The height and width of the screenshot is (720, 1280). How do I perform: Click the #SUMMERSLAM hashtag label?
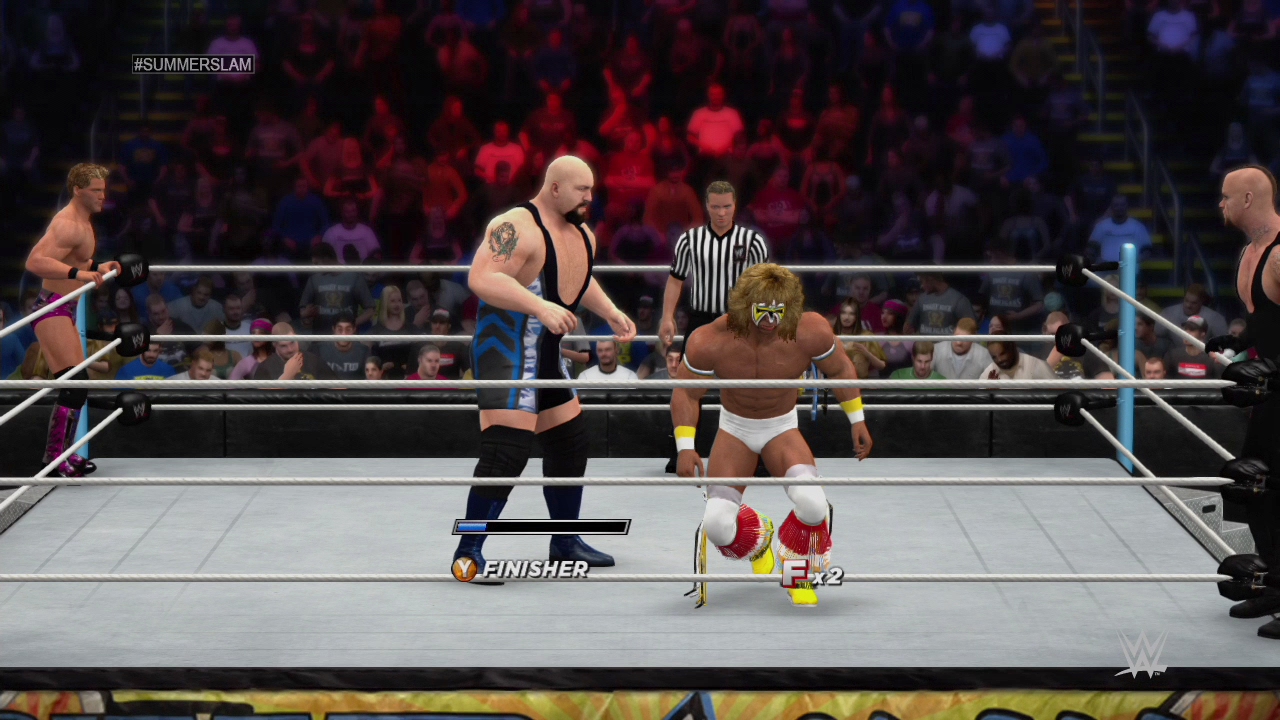point(193,64)
